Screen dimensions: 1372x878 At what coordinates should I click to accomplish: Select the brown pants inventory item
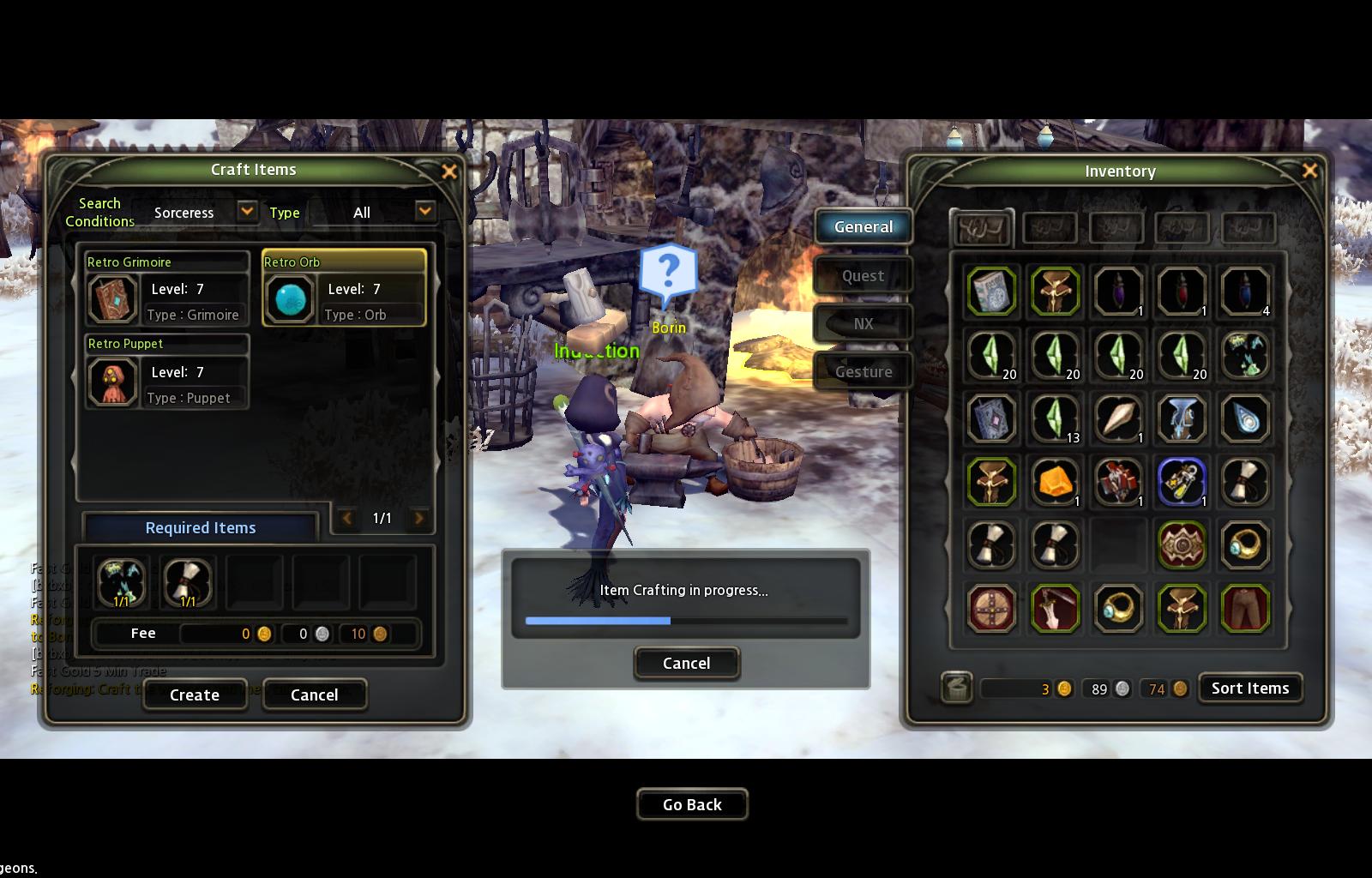click(x=1244, y=608)
